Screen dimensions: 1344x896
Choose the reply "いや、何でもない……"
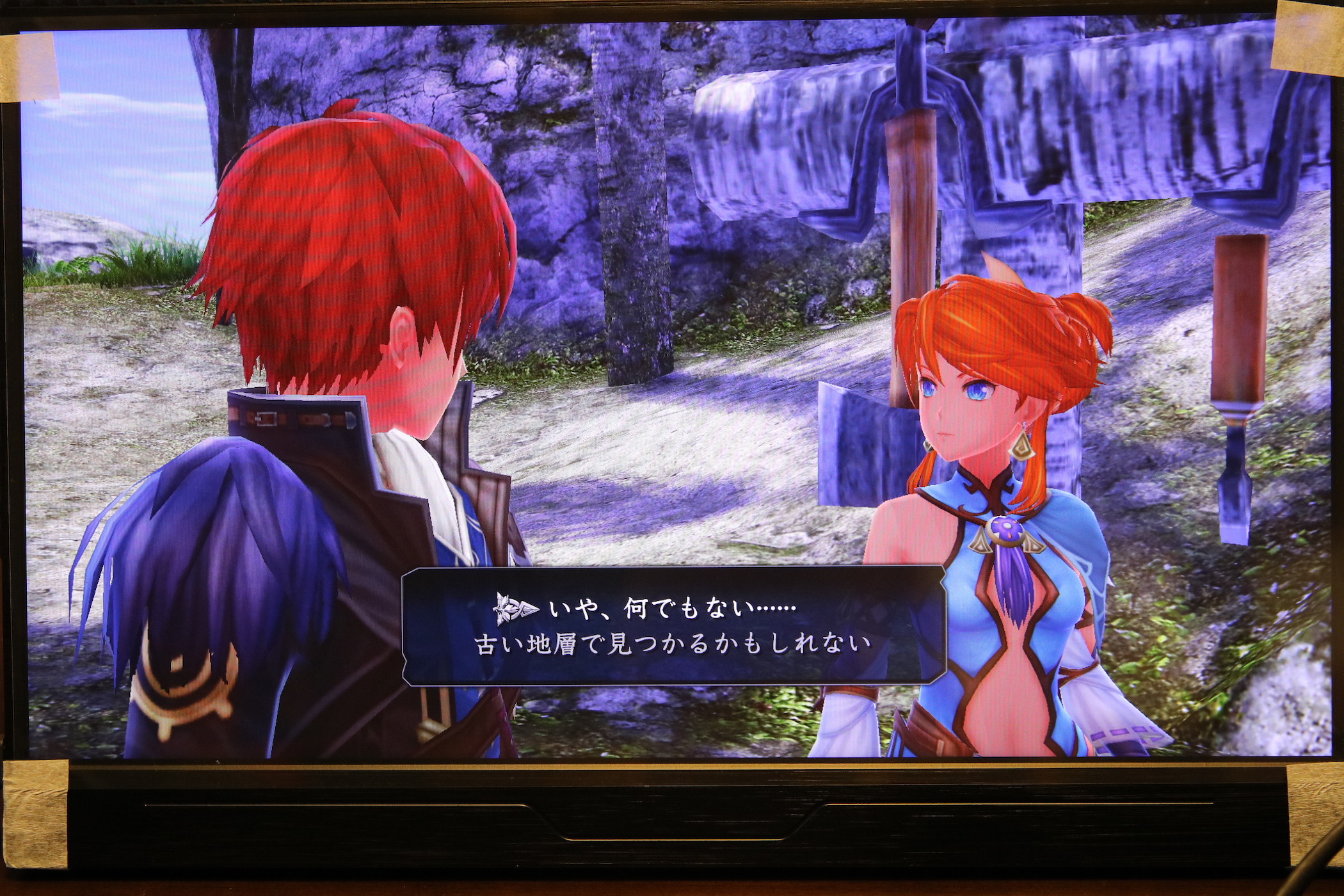click(672, 609)
